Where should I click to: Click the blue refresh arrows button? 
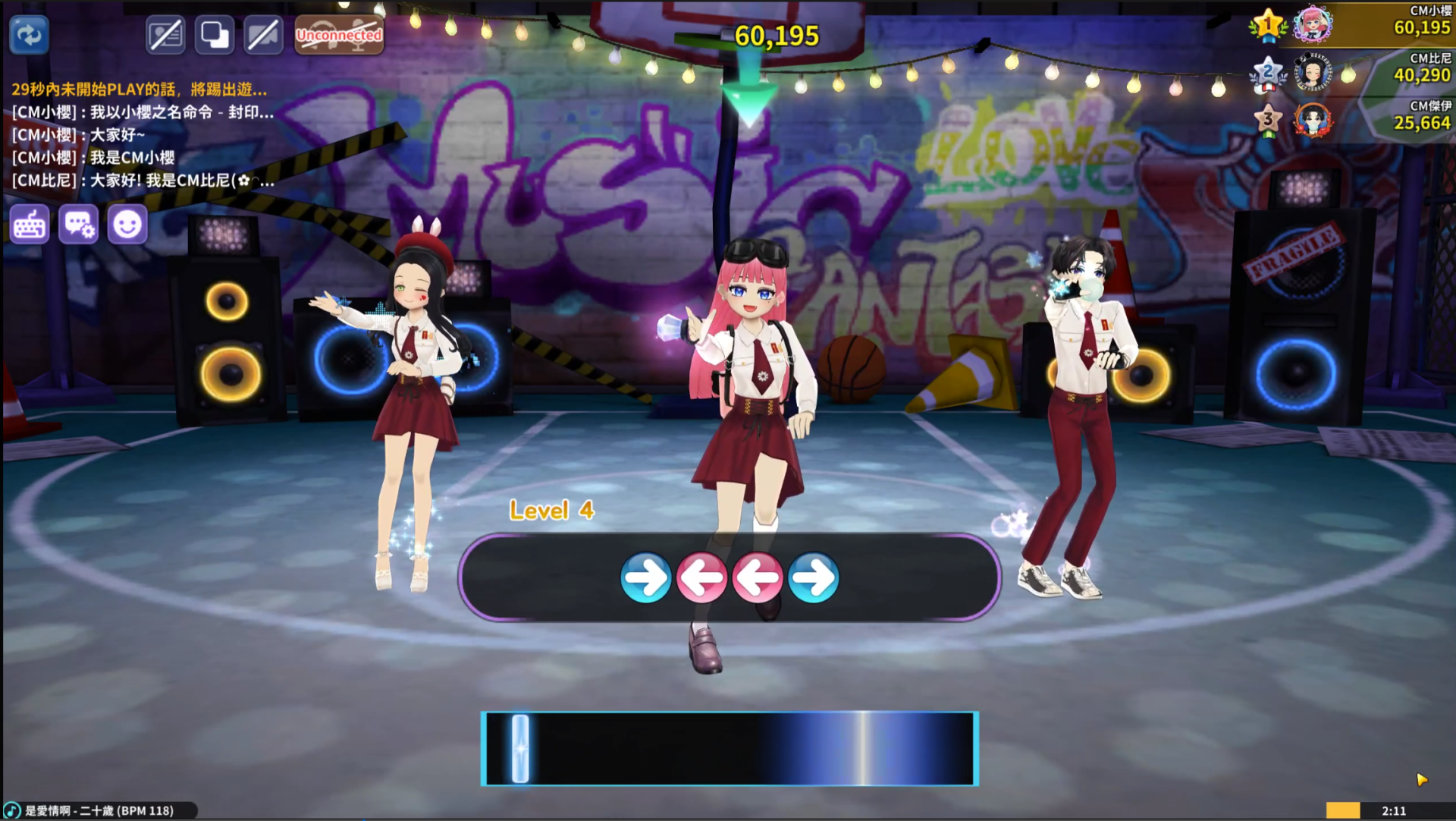(30, 35)
